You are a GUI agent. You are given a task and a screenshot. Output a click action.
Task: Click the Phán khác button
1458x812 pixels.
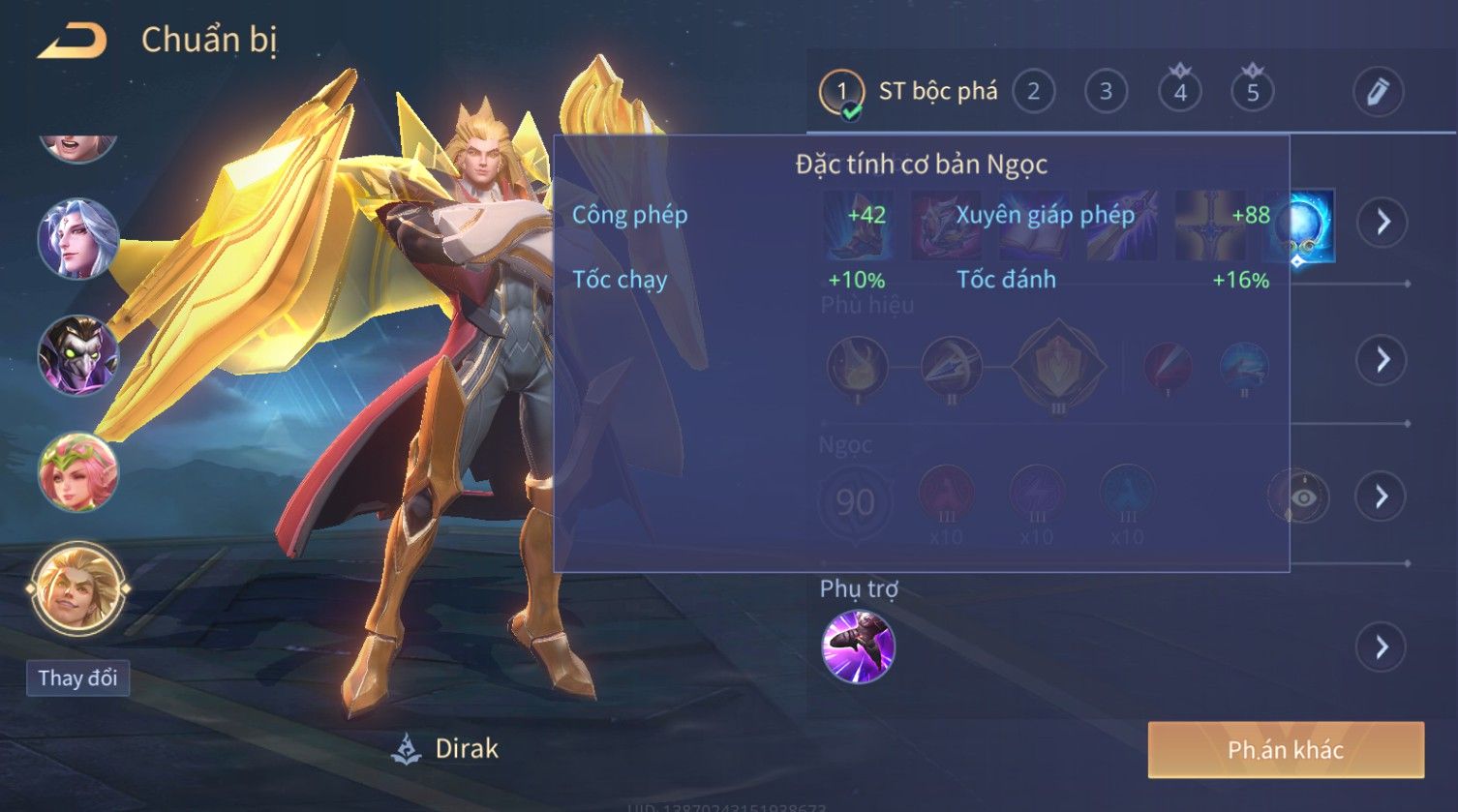click(1286, 750)
